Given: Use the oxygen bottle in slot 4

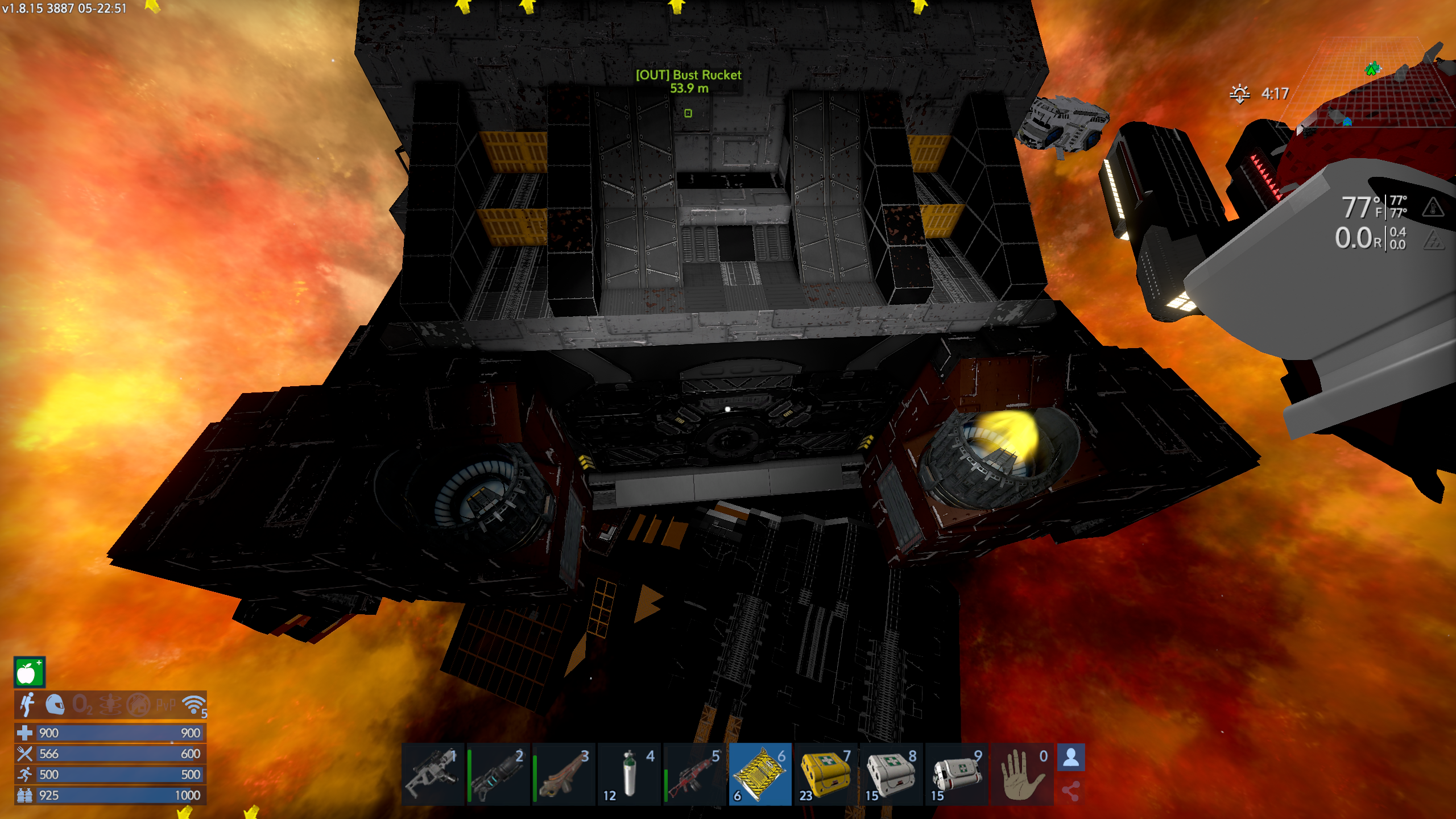Looking at the screenshot, I should (630, 773).
